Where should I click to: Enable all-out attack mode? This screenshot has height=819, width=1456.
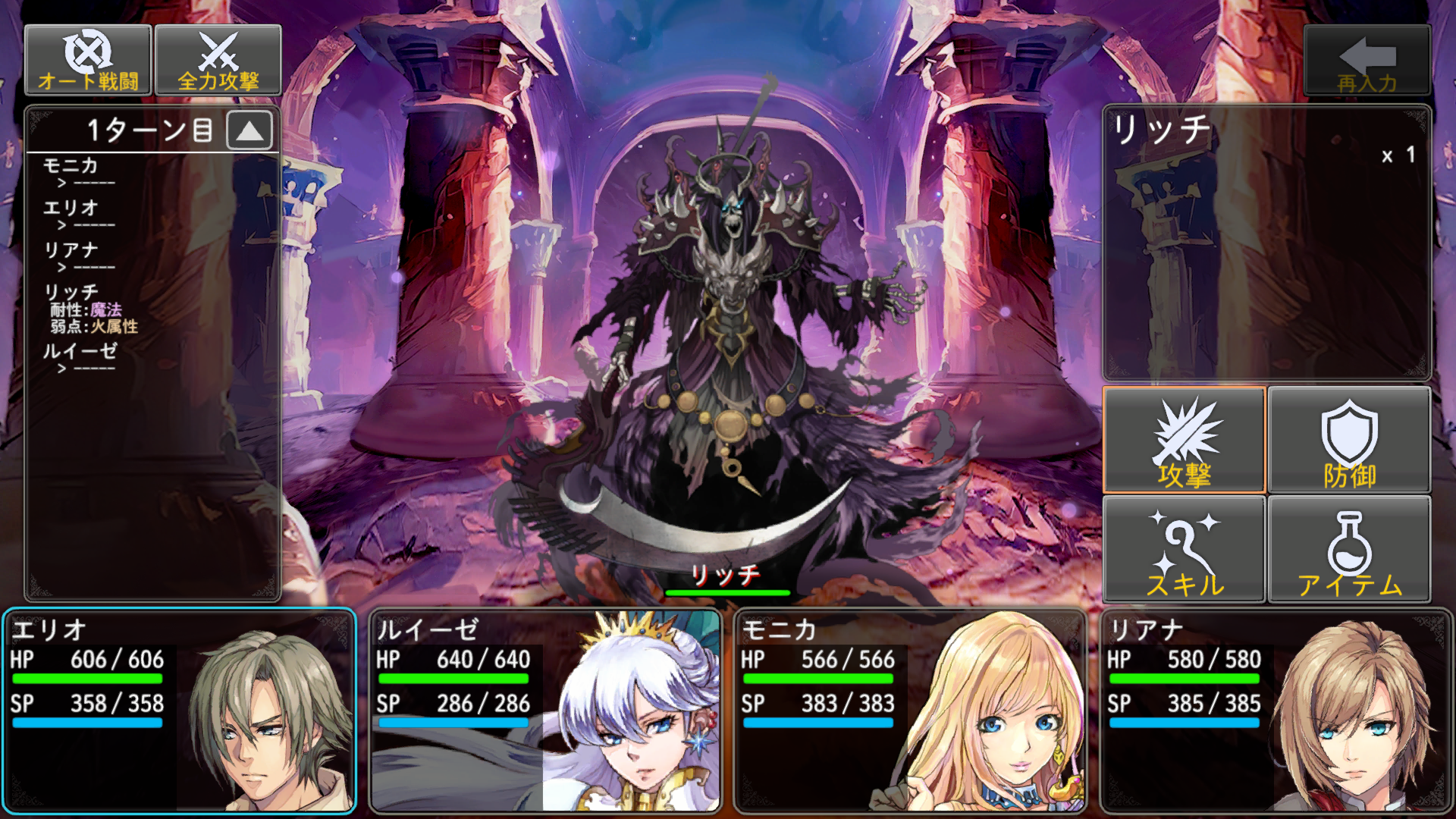(218, 61)
